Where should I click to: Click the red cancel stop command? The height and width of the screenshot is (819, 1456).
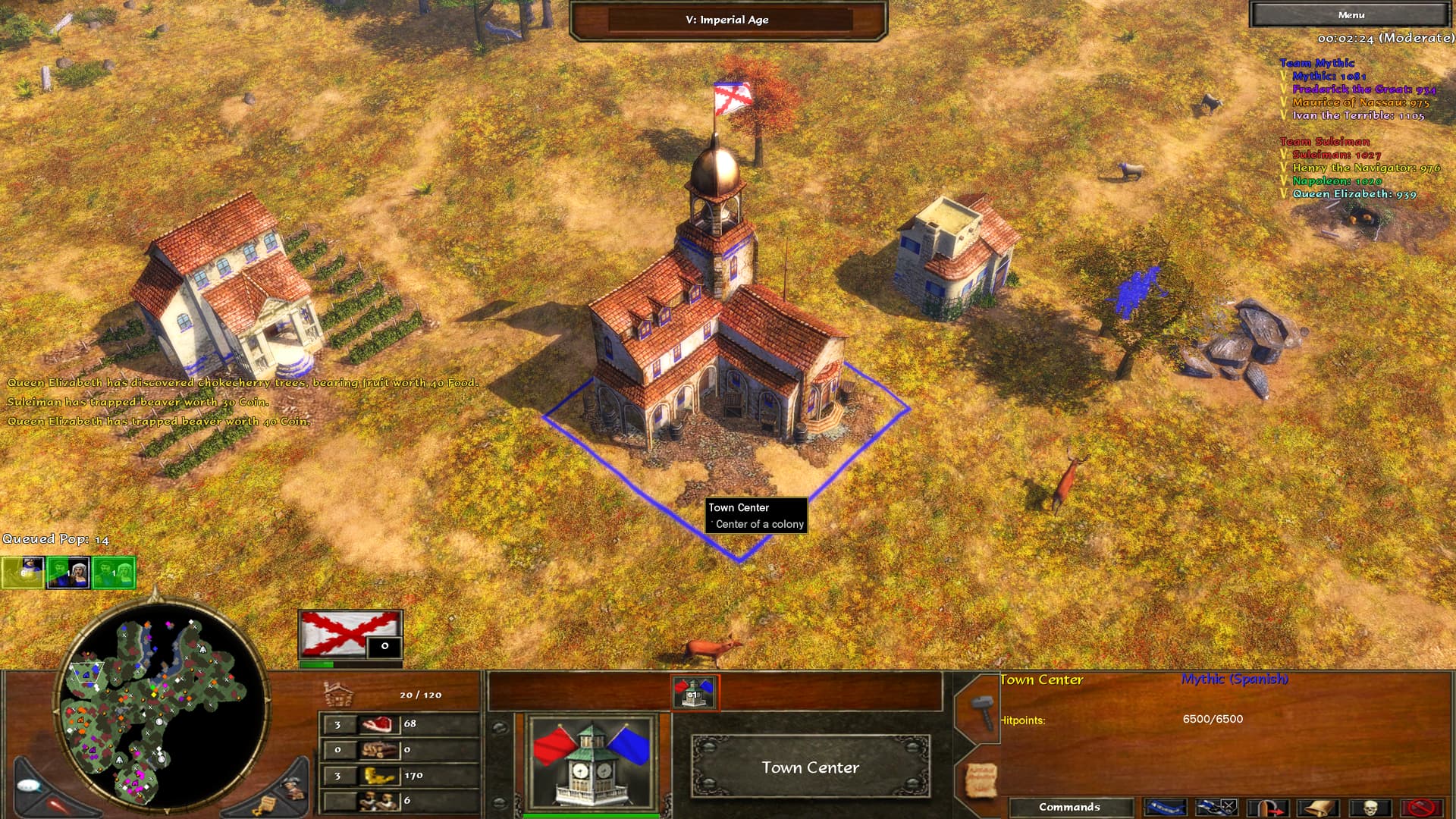[x=1422, y=808]
